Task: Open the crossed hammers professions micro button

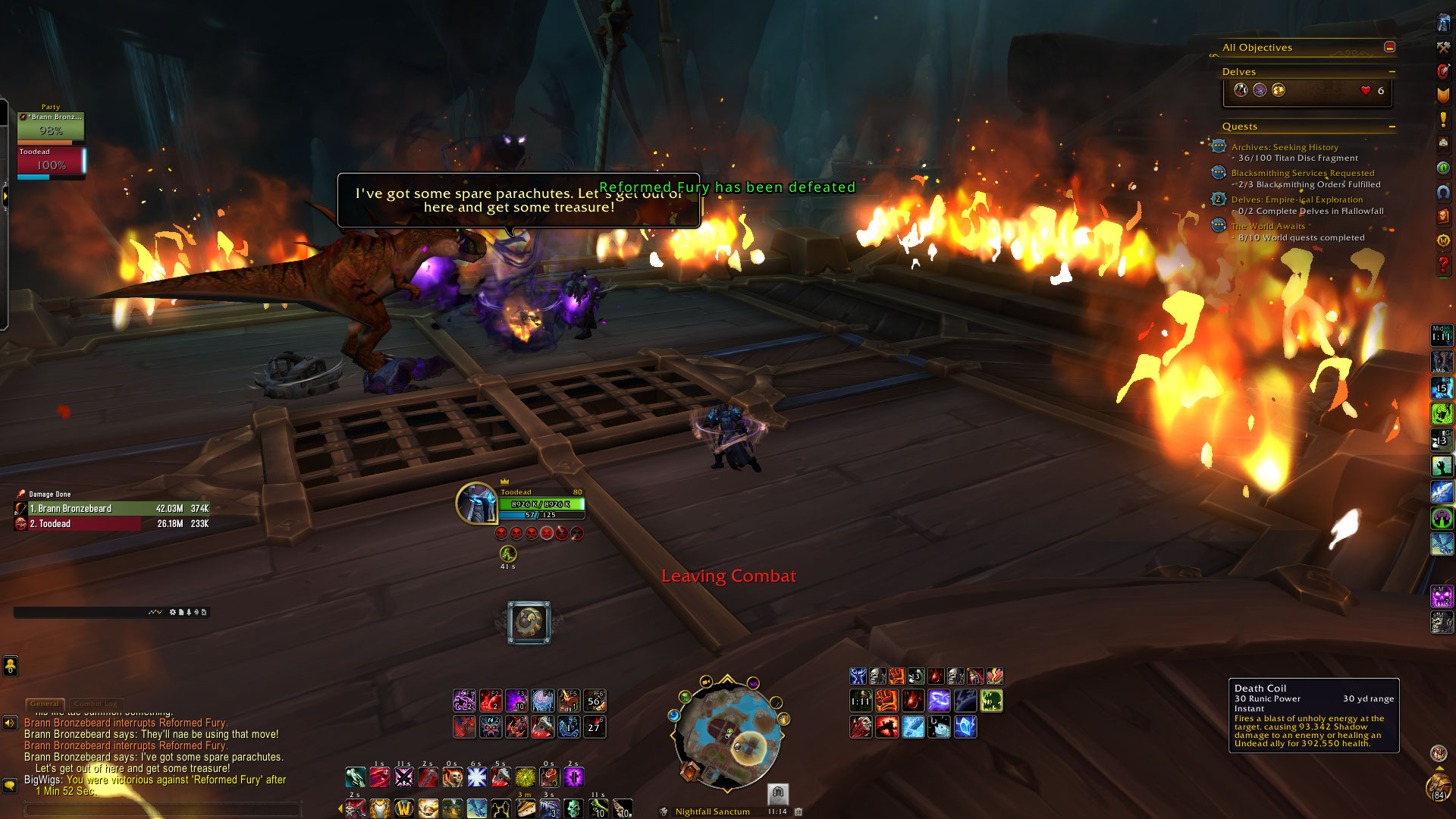Action: pos(1443,47)
